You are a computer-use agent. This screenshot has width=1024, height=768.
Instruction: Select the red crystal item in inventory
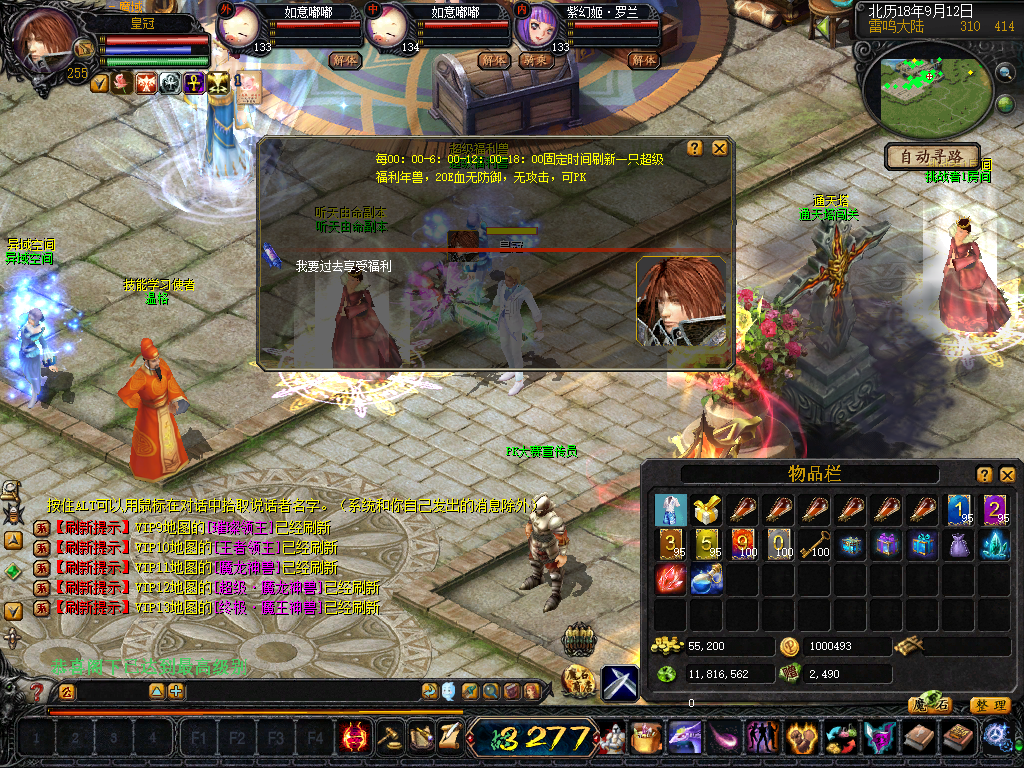[x=670, y=580]
